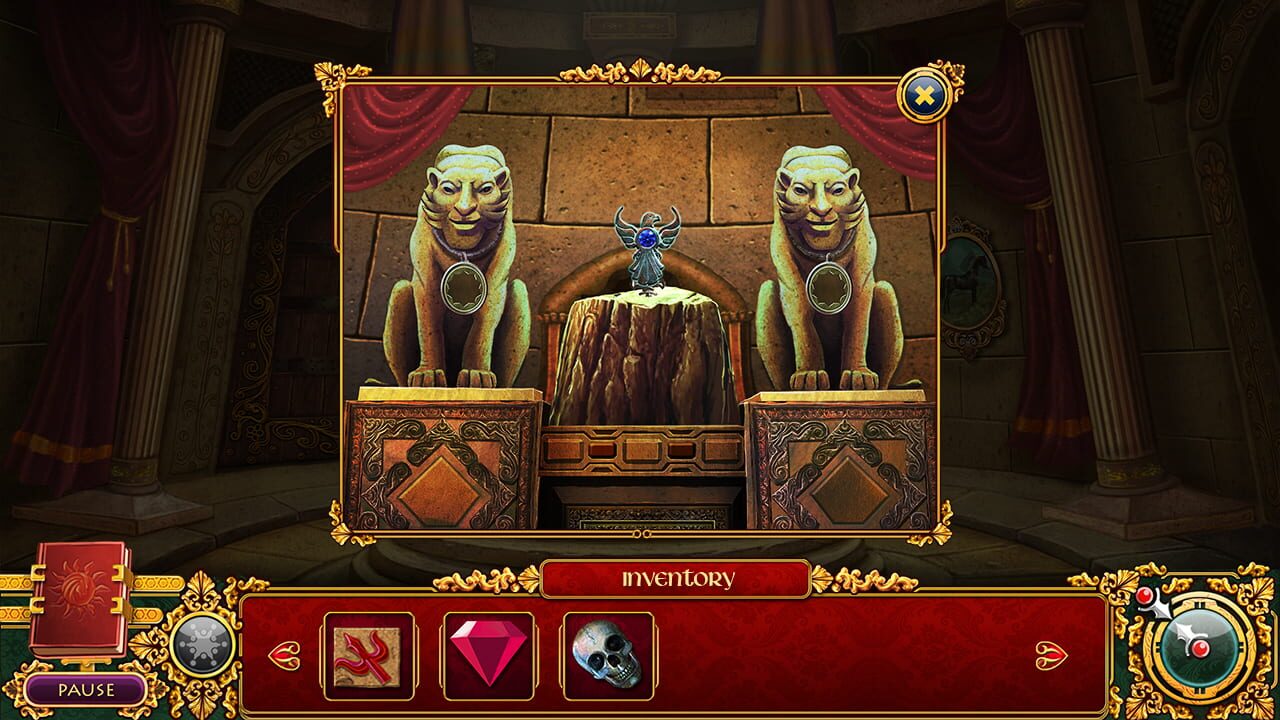Click the INVENTORY banner
Viewport: 1280px width, 720px height.
(679, 577)
